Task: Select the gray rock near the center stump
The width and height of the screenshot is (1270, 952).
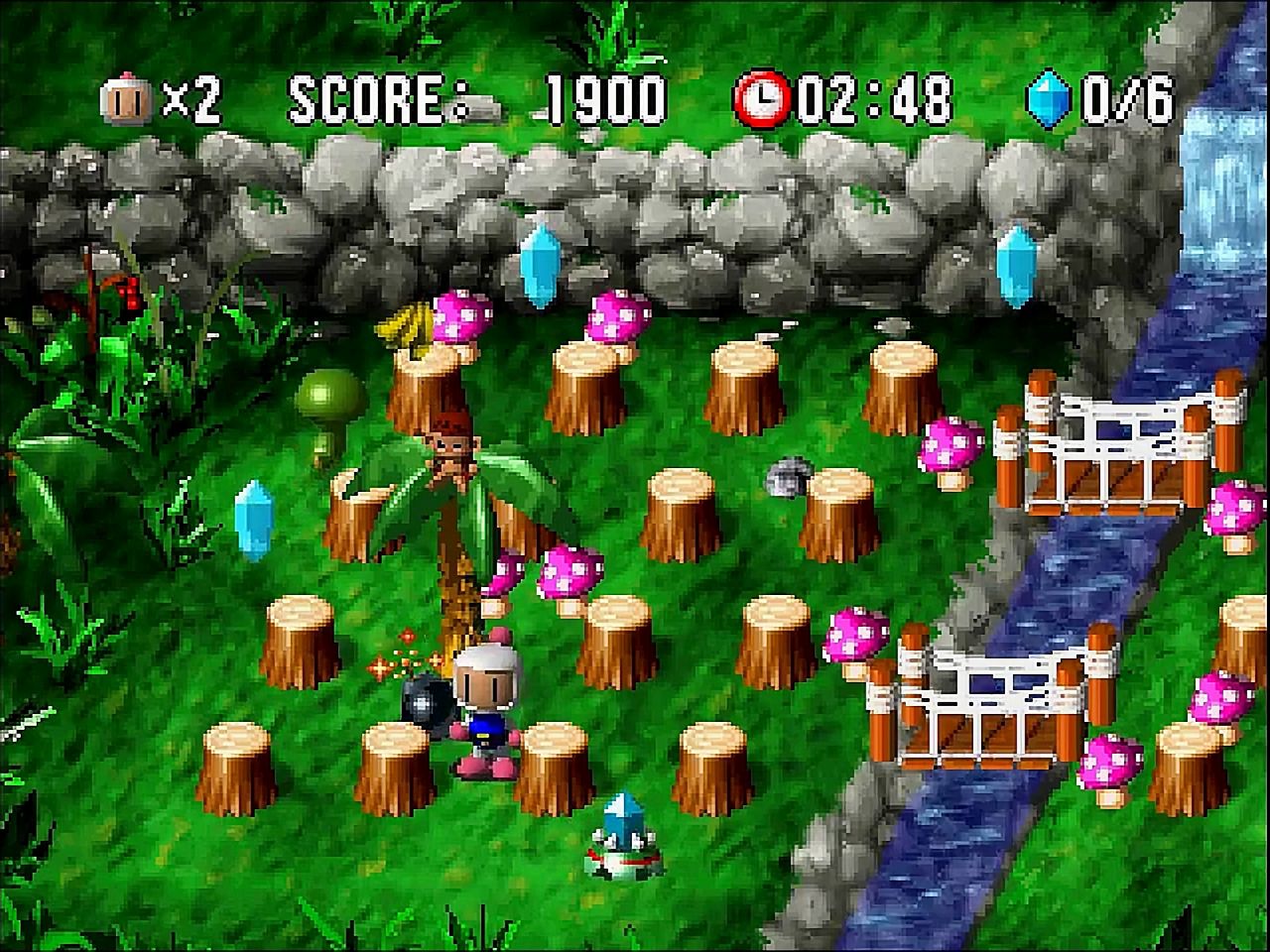Action: click(789, 478)
